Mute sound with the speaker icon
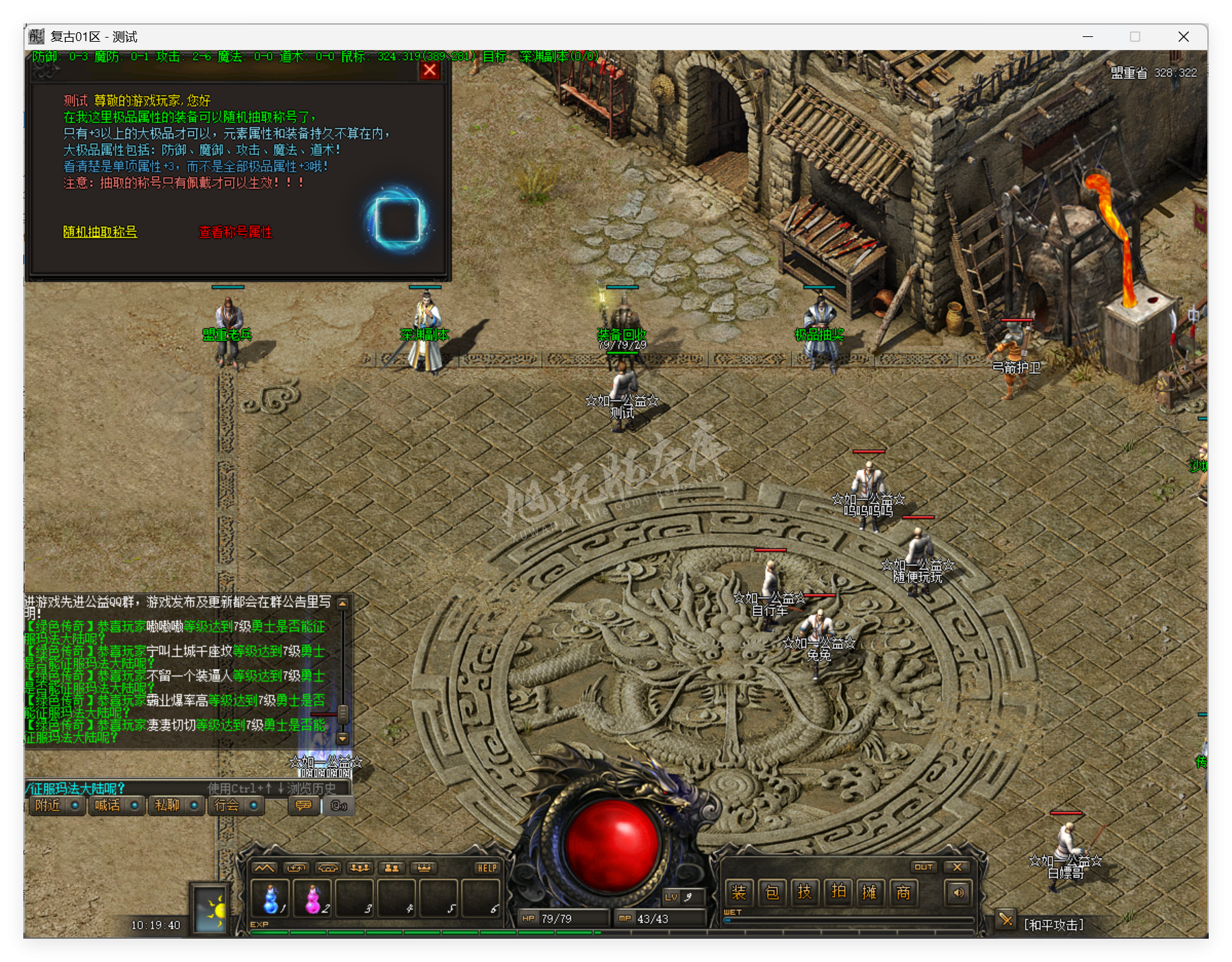The image size is (1232, 962). coord(958,893)
